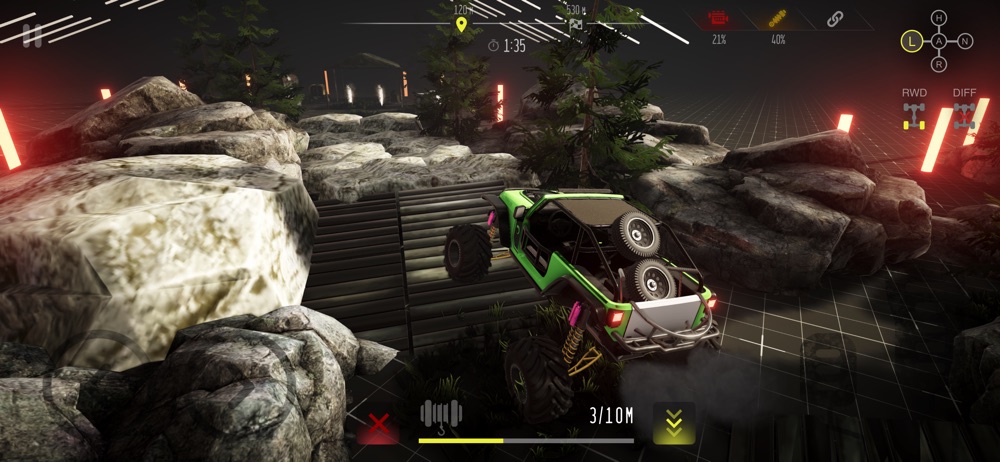Activate the yellow winch pull arrows button

click(674, 423)
